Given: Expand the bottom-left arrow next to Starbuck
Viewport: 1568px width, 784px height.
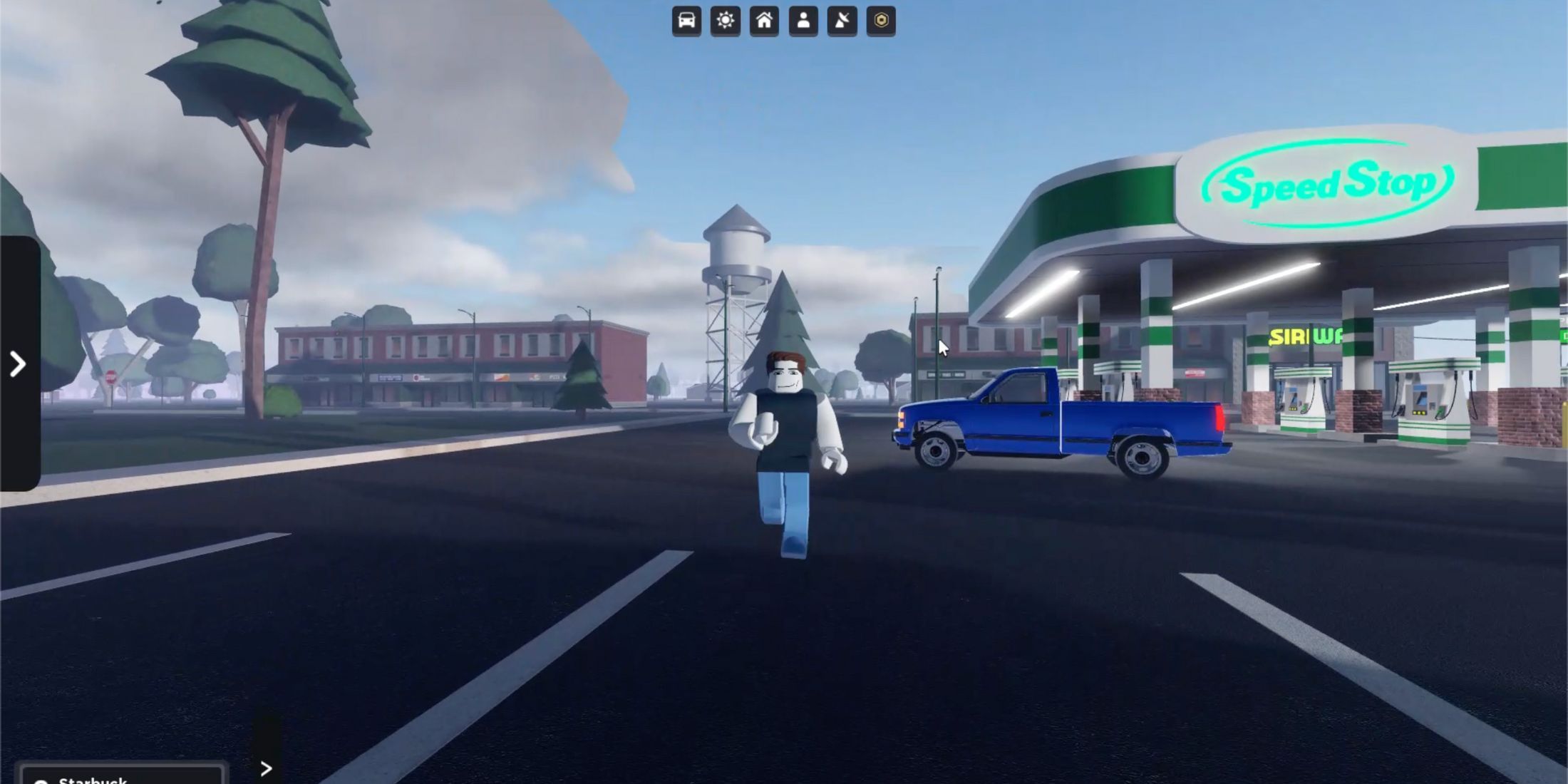Looking at the screenshot, I should tap(267, 770).
